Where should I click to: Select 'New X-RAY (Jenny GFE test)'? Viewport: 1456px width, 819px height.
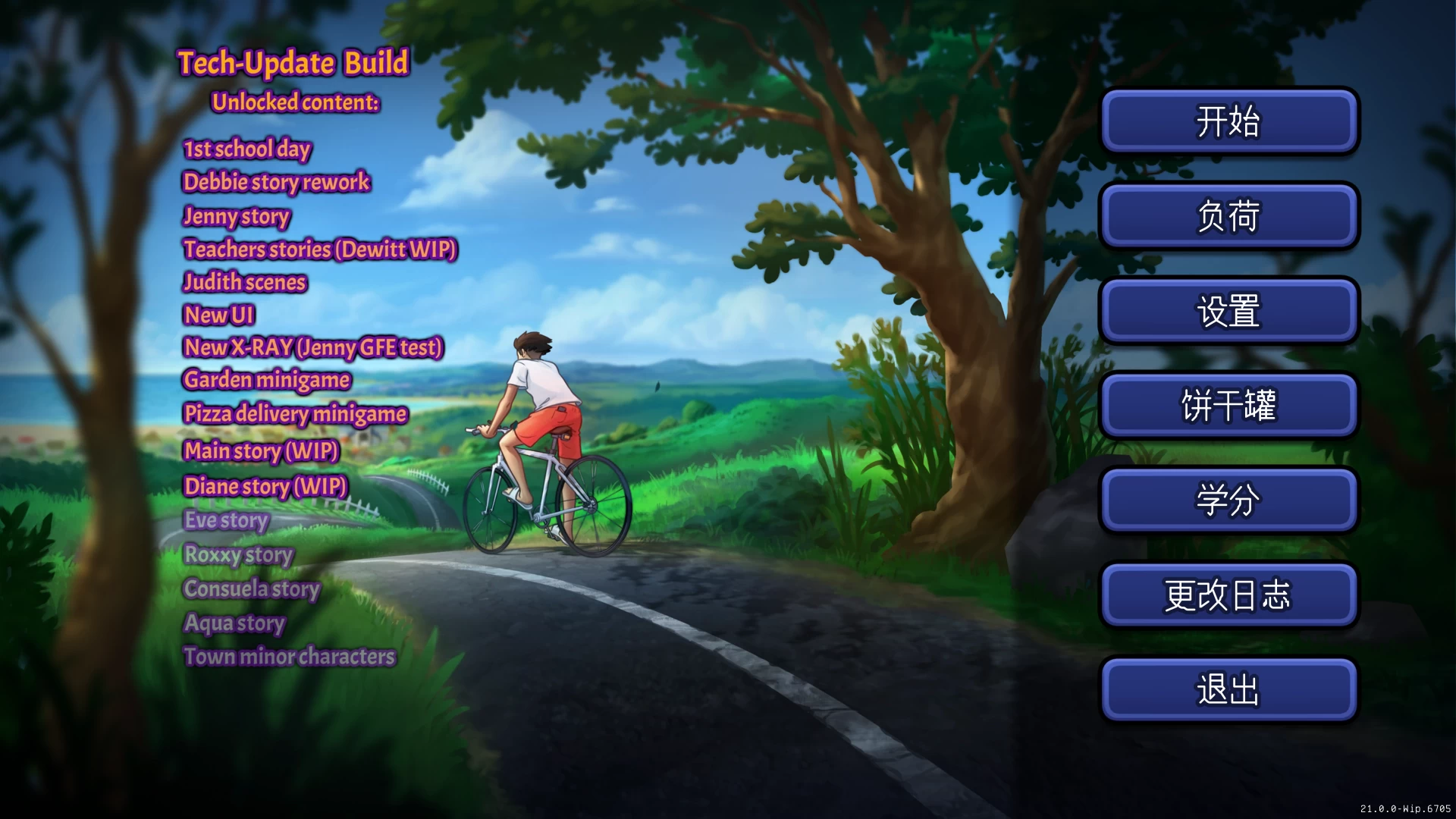pyautogui.click(x=312, y=347)
